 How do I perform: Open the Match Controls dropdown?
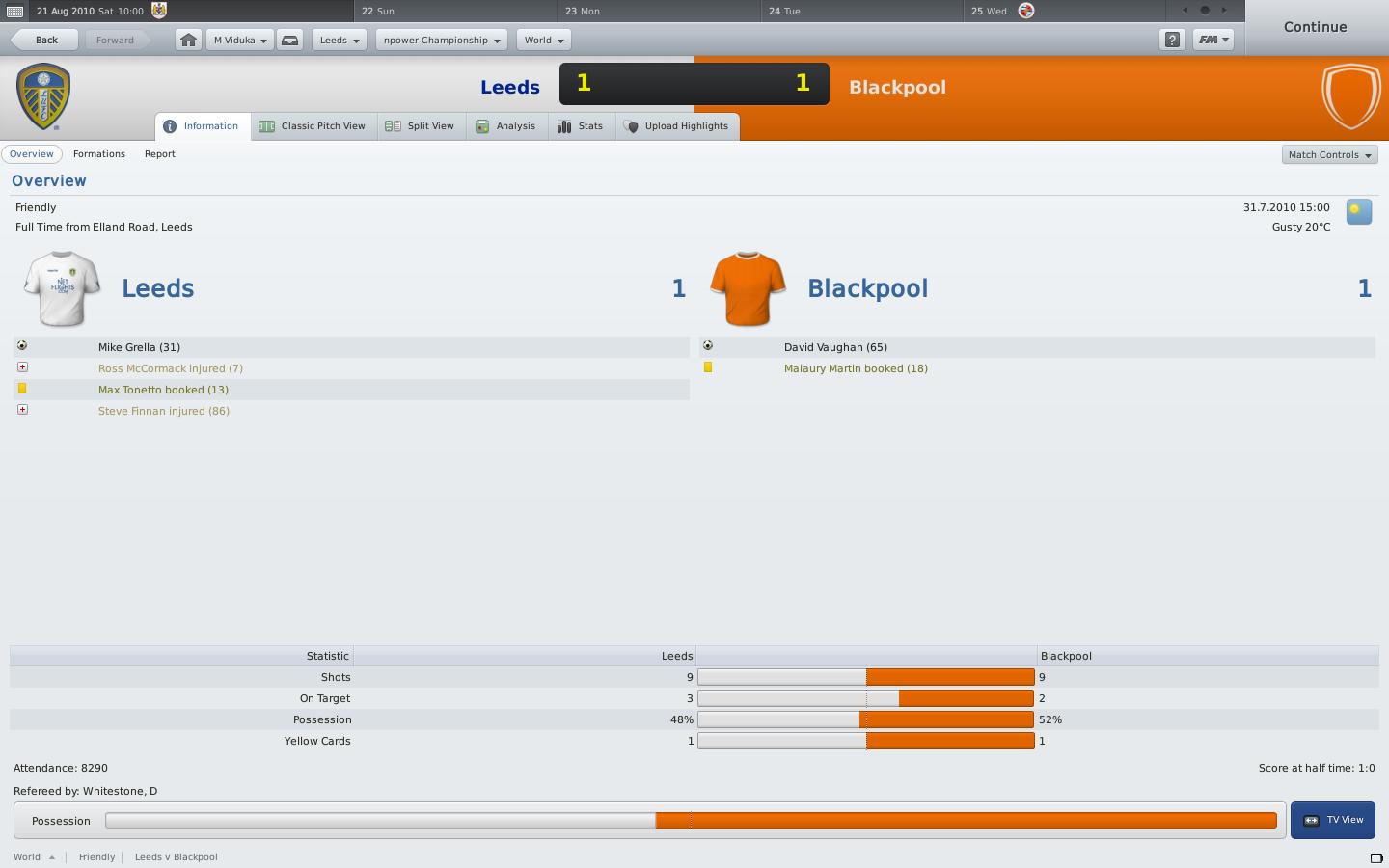(x=1329, y=154)
